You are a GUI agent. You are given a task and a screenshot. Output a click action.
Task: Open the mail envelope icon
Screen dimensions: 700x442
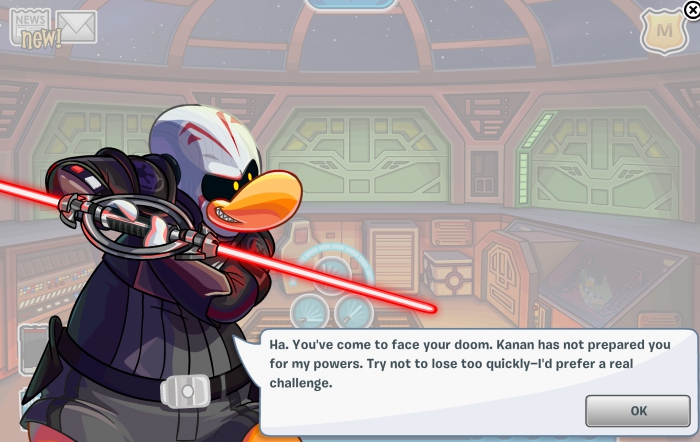76,27
